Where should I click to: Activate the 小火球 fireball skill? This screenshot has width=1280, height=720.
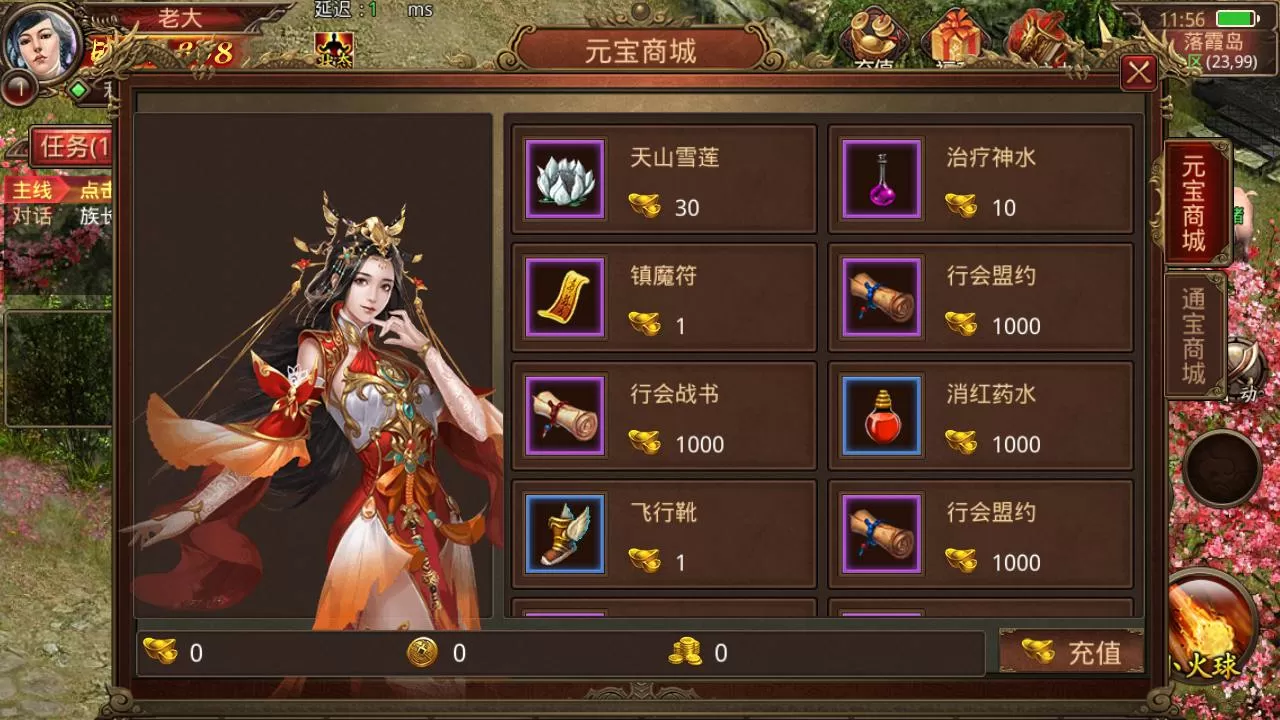(1212, 628)
